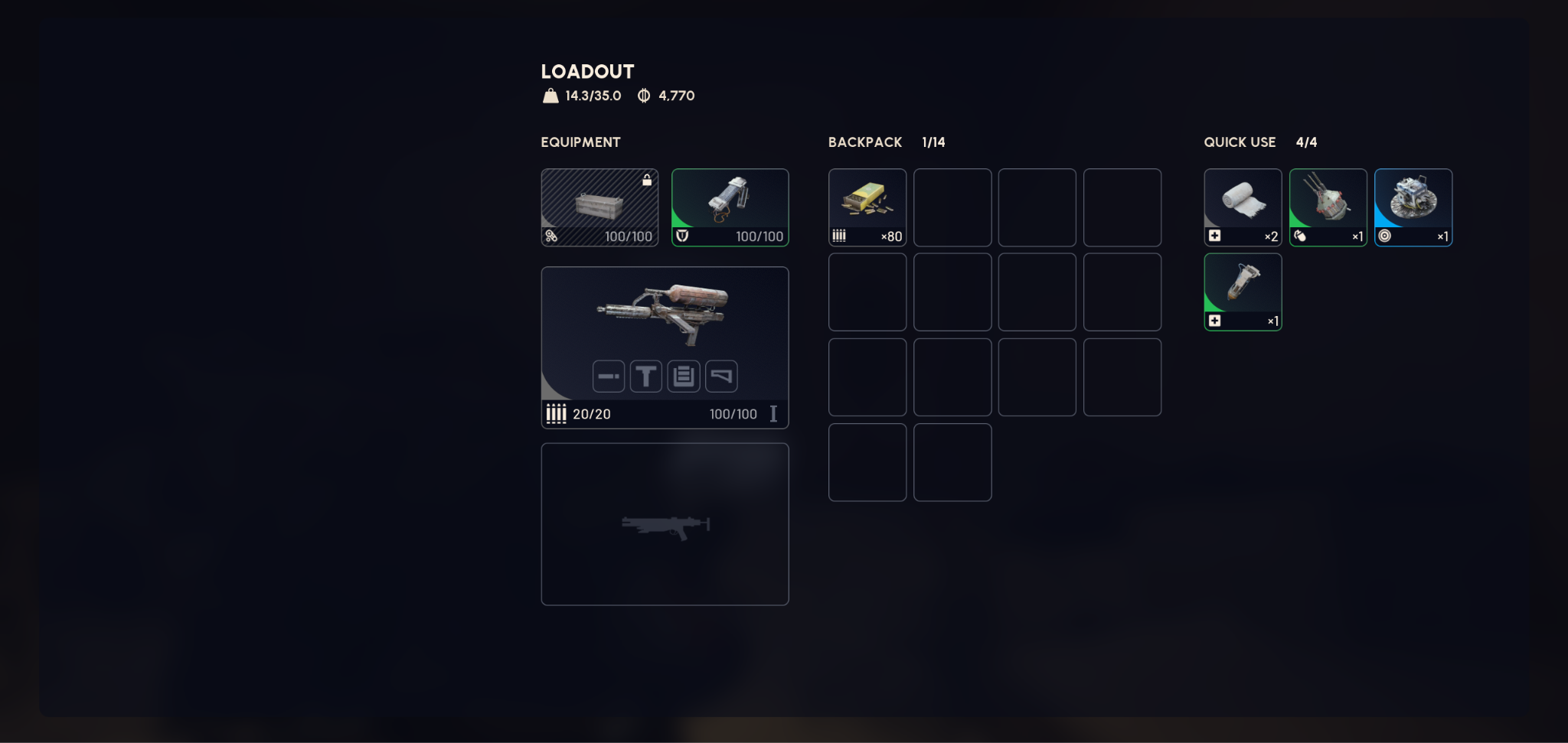Viewport: 1568px width, 743px height.
Task: Toggle the gears icon on the locked crate slot
Action: [x=552, y=236]
